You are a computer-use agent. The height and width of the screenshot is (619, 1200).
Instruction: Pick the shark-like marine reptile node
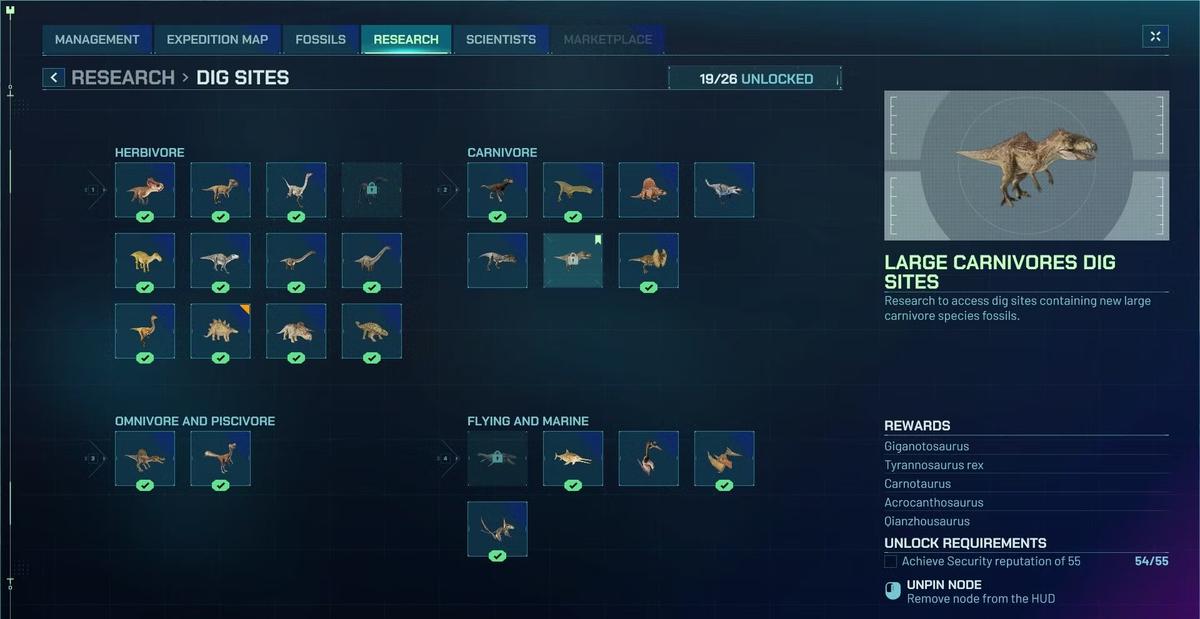pos(573,458)
